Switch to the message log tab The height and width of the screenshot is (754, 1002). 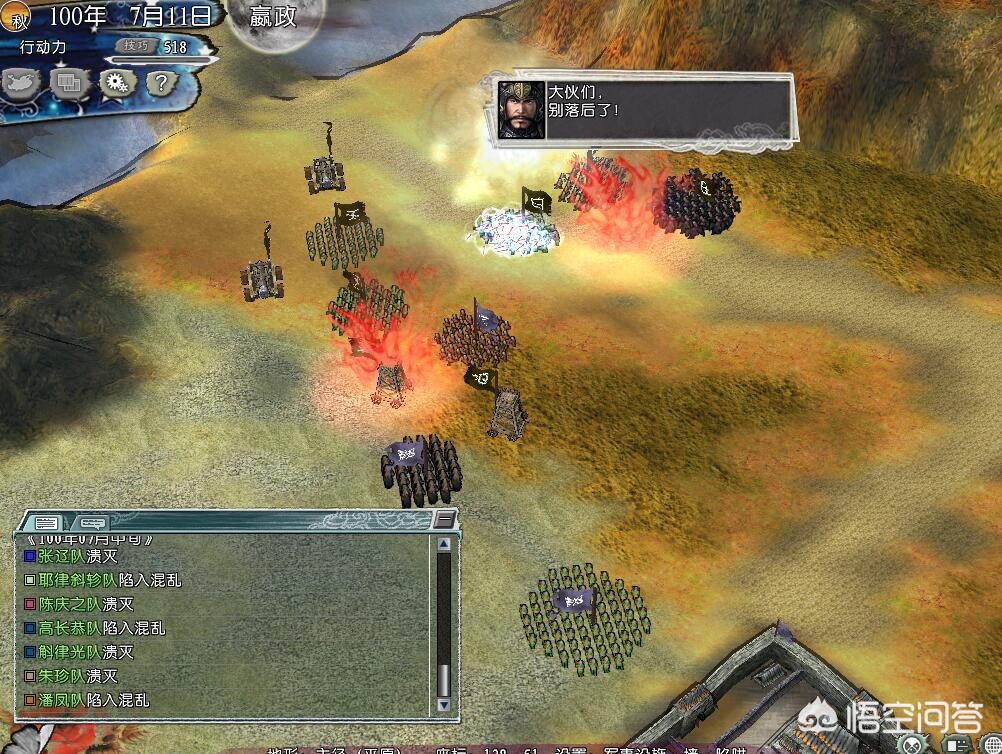tap(46, 522)
